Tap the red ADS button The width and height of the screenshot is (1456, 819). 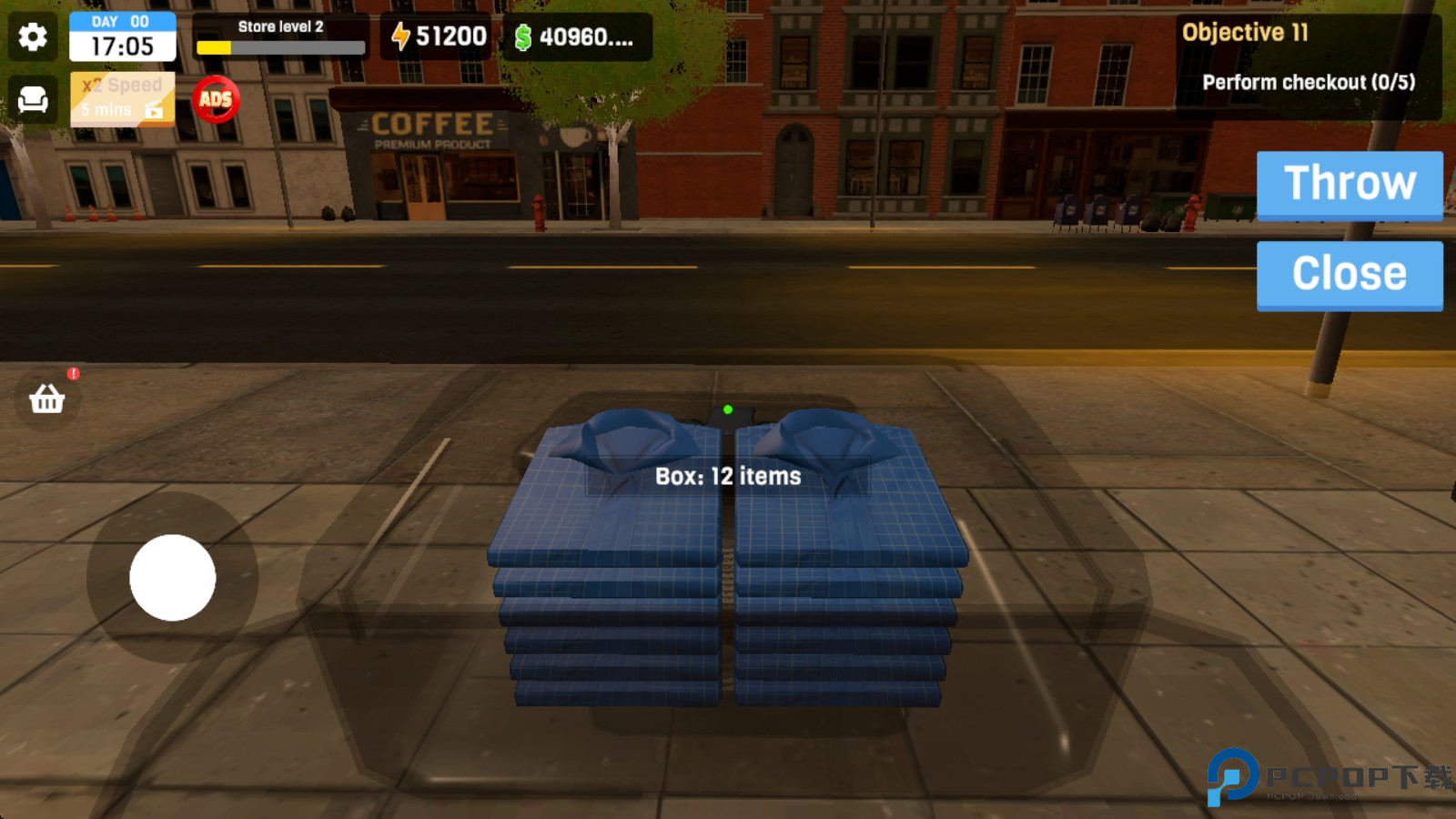pyautogui.click(x=216, y=98)
